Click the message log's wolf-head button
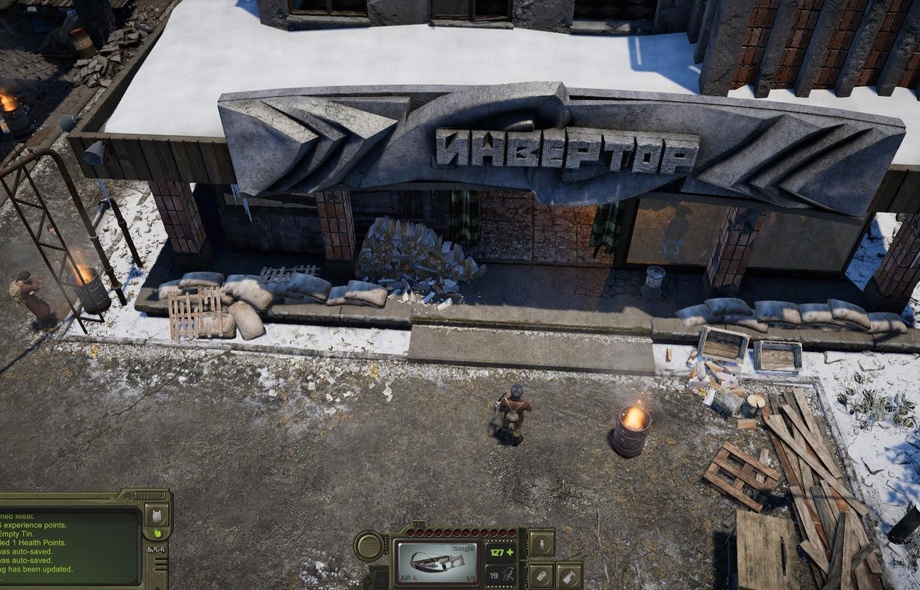 pos(157,515)
